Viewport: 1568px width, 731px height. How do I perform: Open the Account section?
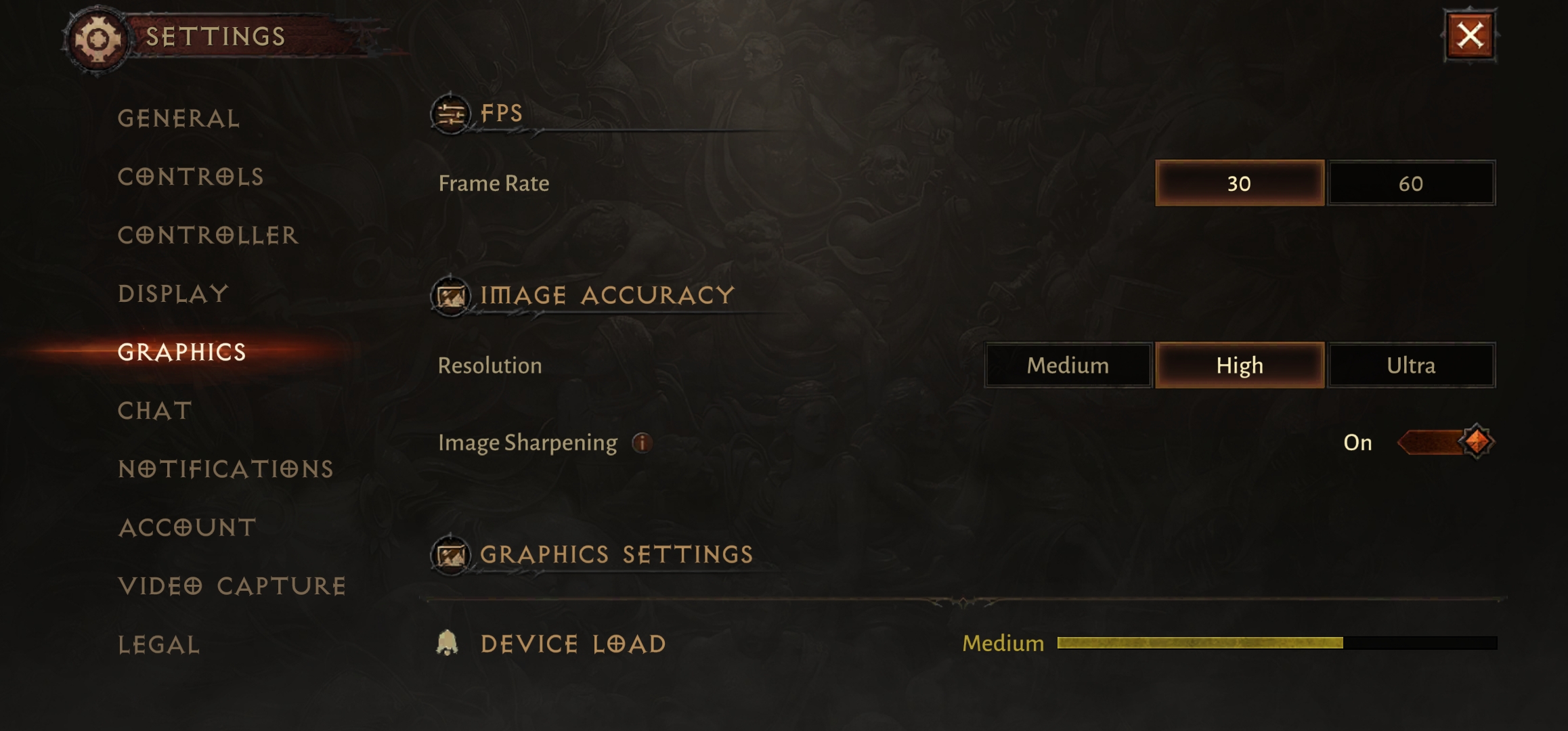188,528
